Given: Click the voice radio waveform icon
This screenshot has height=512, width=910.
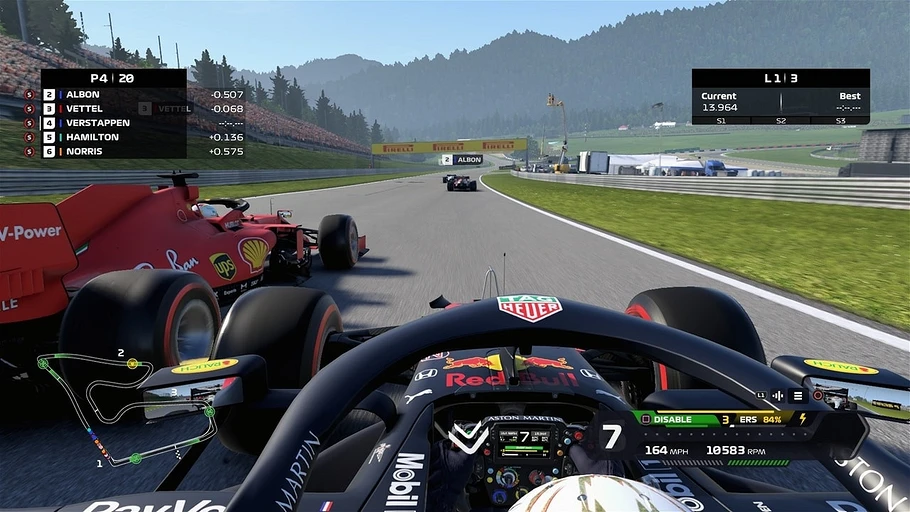Looking at the screenshot, I should [x=777, y=396].
